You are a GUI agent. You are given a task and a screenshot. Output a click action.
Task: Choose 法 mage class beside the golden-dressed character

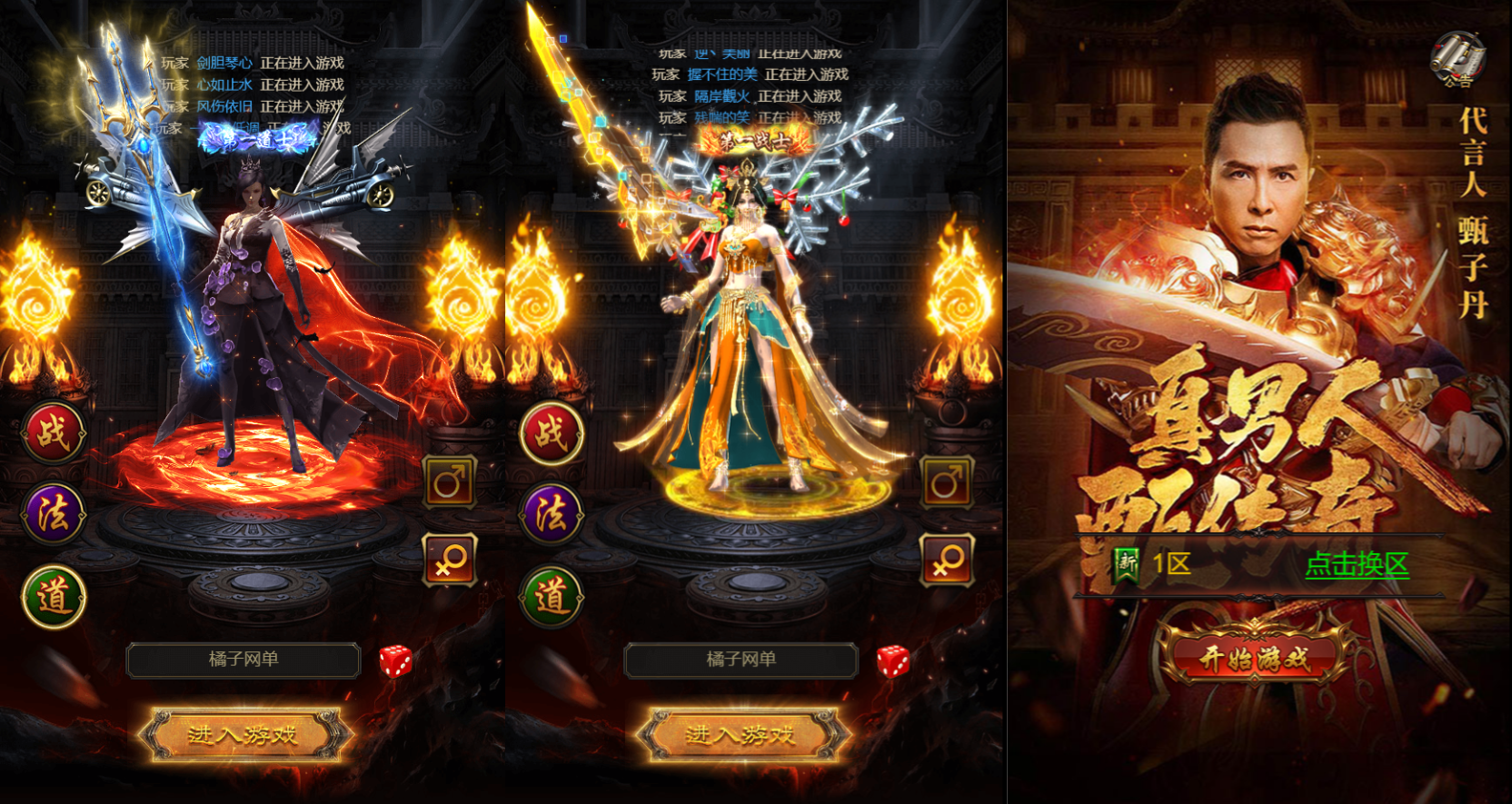tap(551, 514)
